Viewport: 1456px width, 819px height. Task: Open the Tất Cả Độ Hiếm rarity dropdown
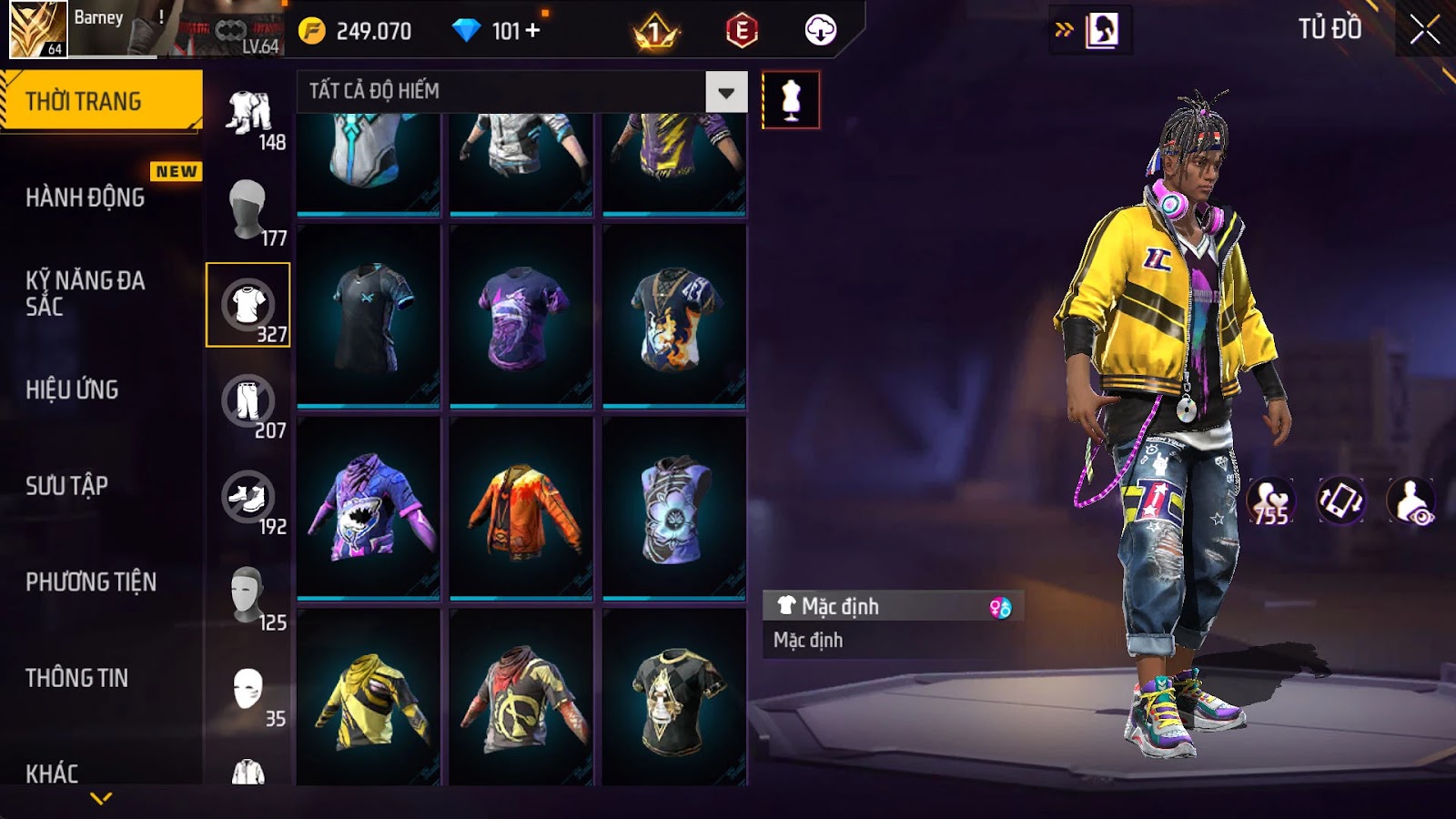725,92
